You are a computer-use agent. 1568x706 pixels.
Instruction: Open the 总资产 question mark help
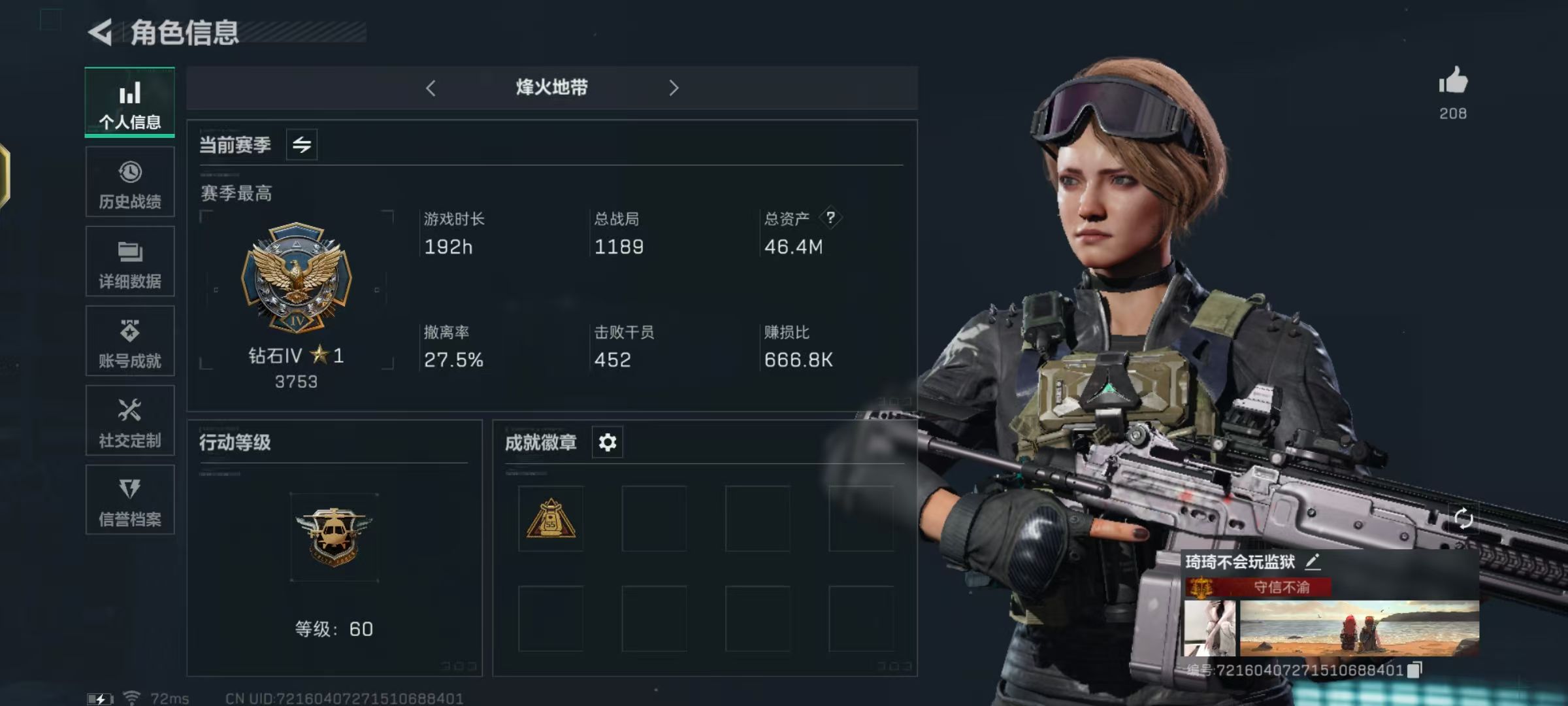pyautogui.click(x=830, y=218)
